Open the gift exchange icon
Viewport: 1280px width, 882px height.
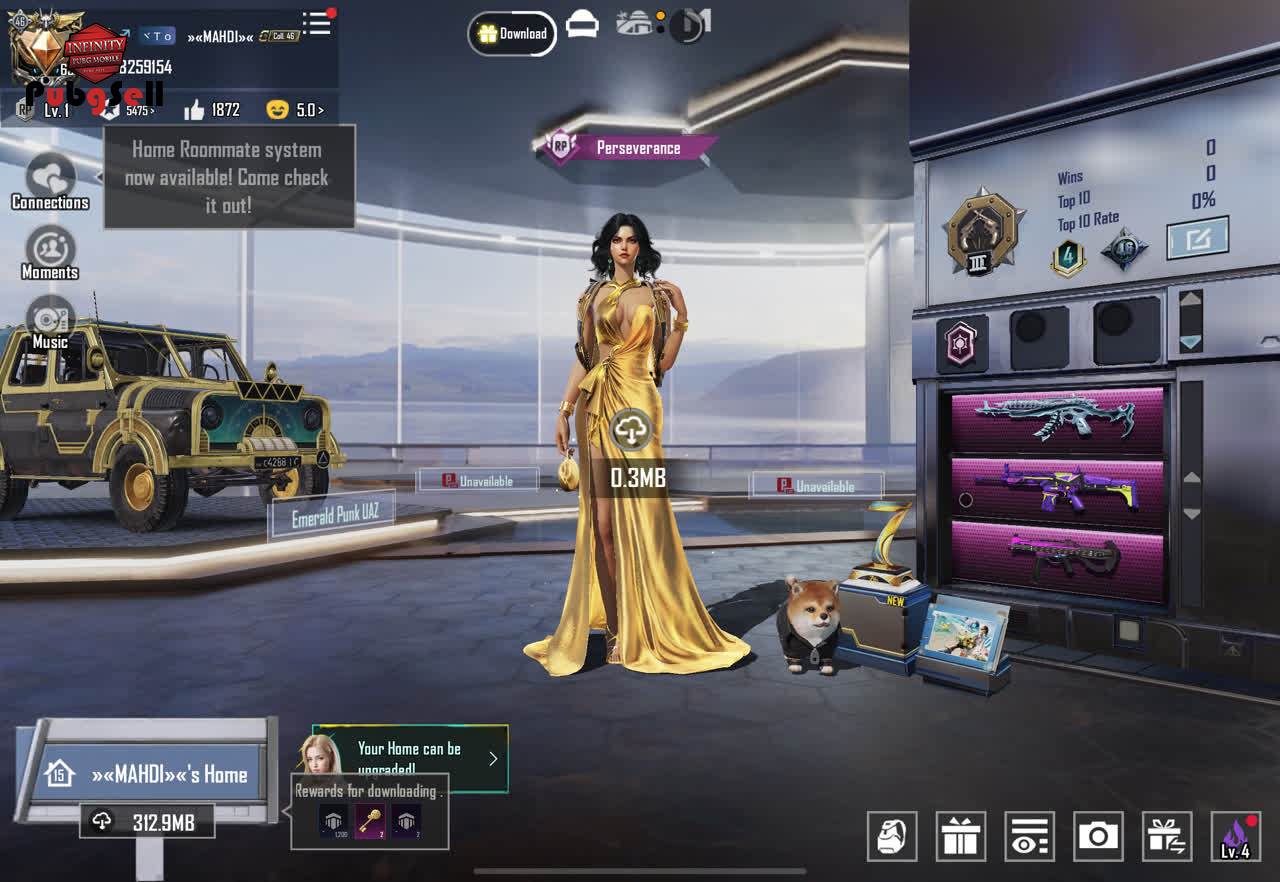coord(1167,836)
